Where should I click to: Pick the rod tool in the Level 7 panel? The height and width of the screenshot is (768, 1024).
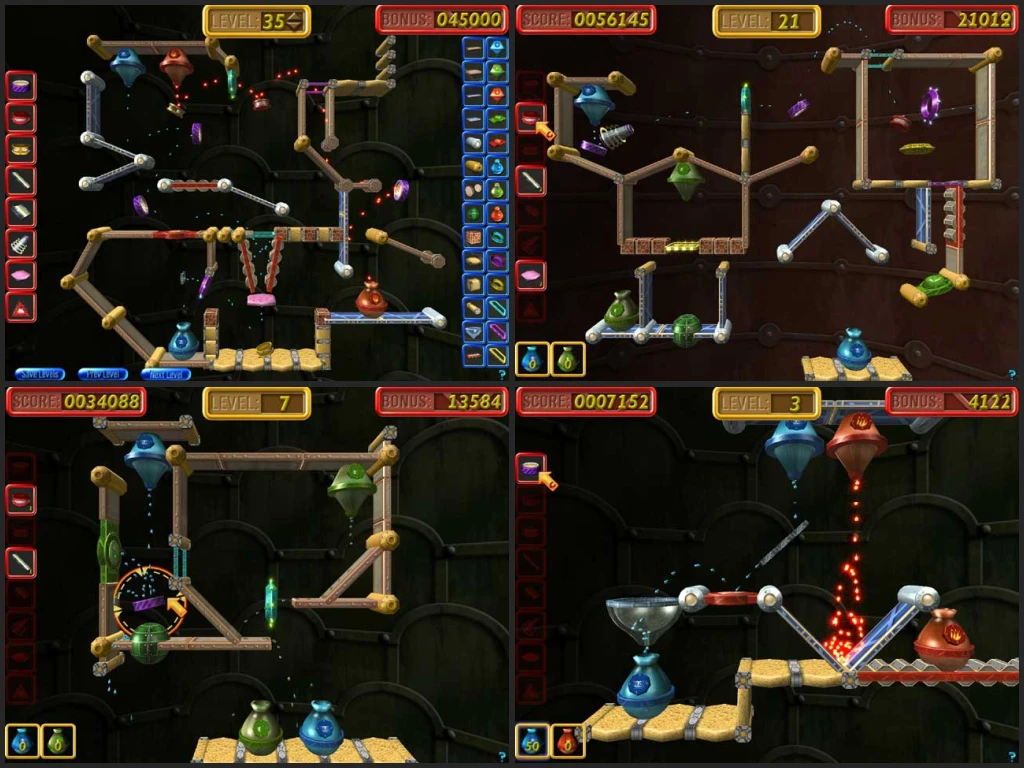coord(21,562)
